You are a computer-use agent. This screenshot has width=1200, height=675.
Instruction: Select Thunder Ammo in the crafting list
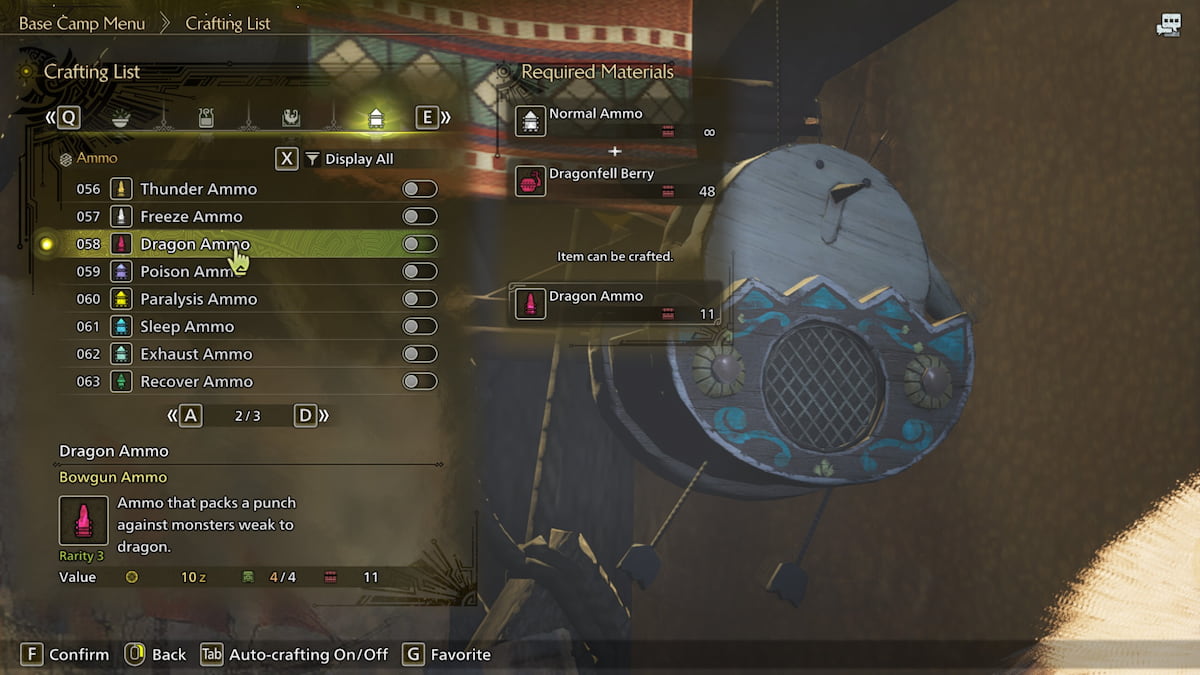coord(198,189)
